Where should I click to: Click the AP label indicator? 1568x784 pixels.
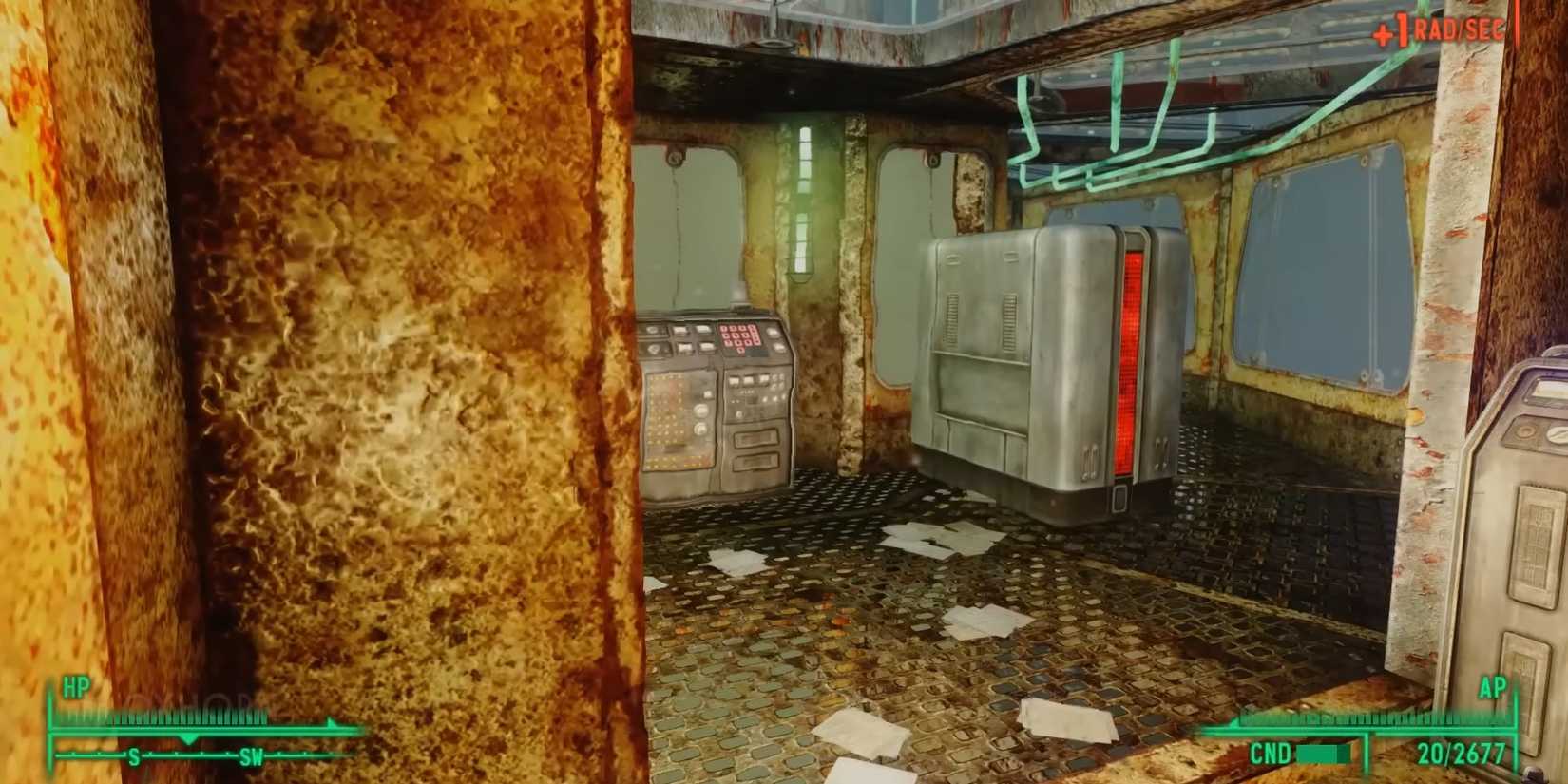point(1493,686)
